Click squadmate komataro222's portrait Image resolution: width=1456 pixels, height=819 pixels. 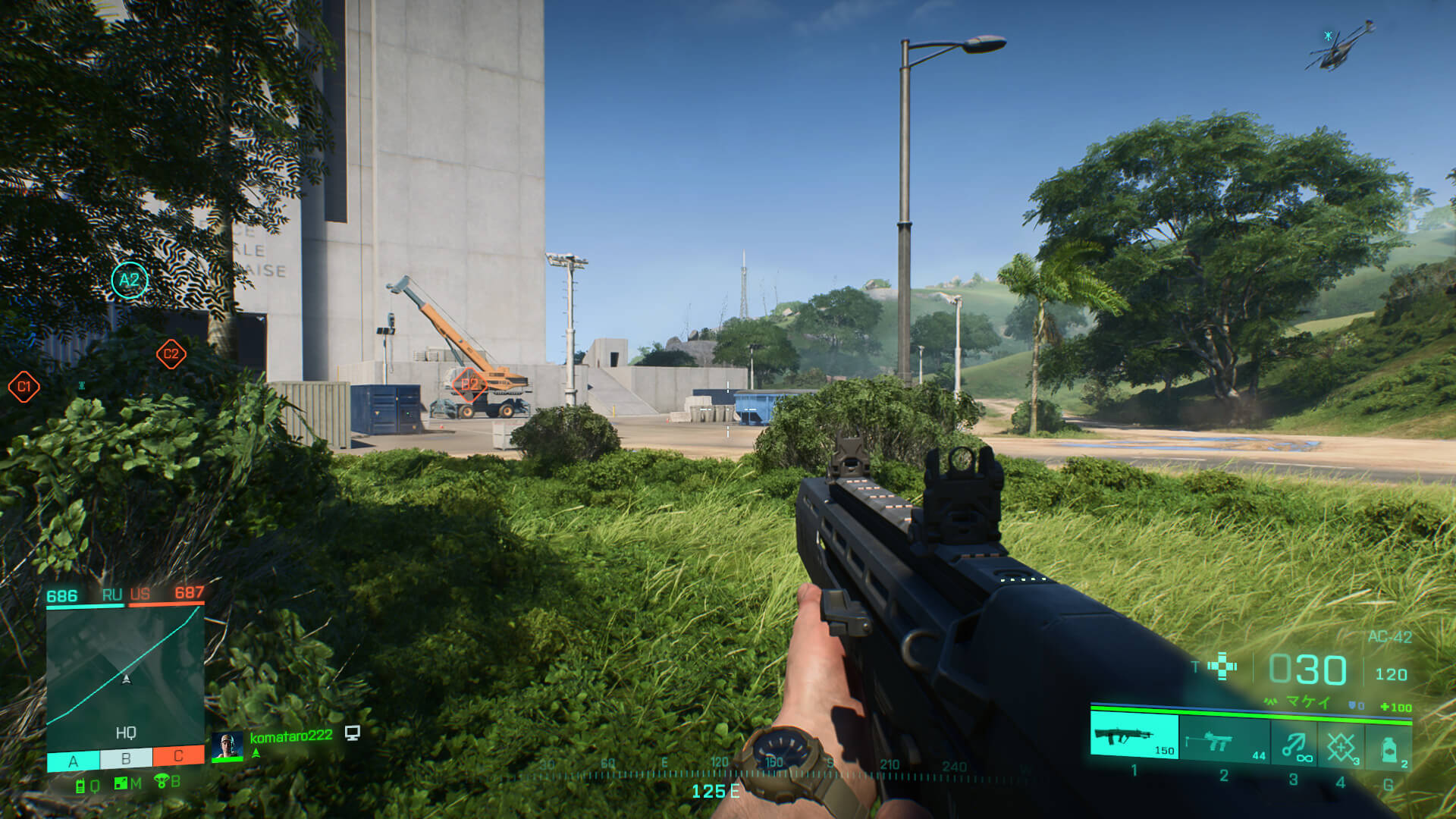pos(227,746)
